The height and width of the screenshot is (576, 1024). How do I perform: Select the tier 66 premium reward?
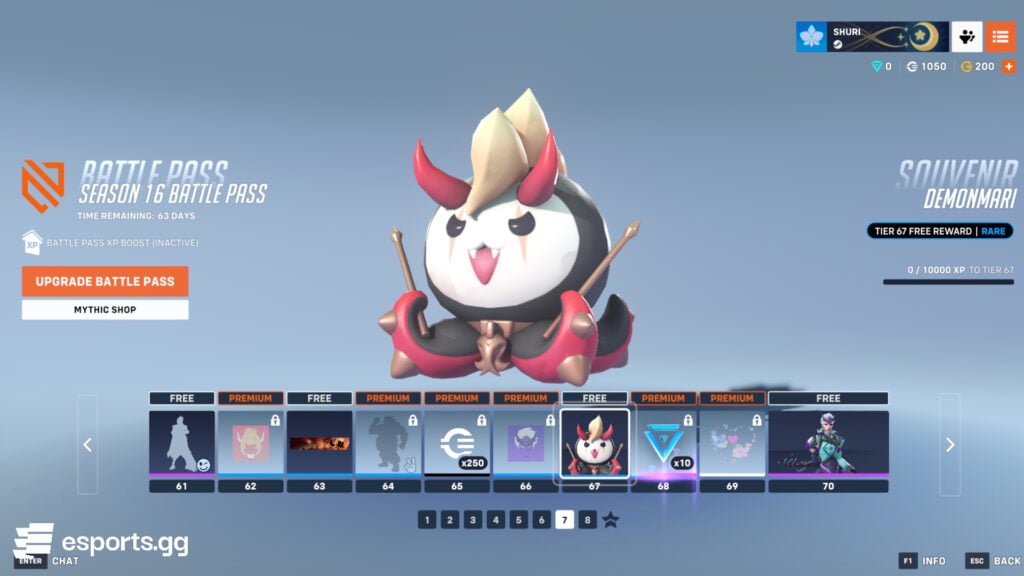[526, 441]
